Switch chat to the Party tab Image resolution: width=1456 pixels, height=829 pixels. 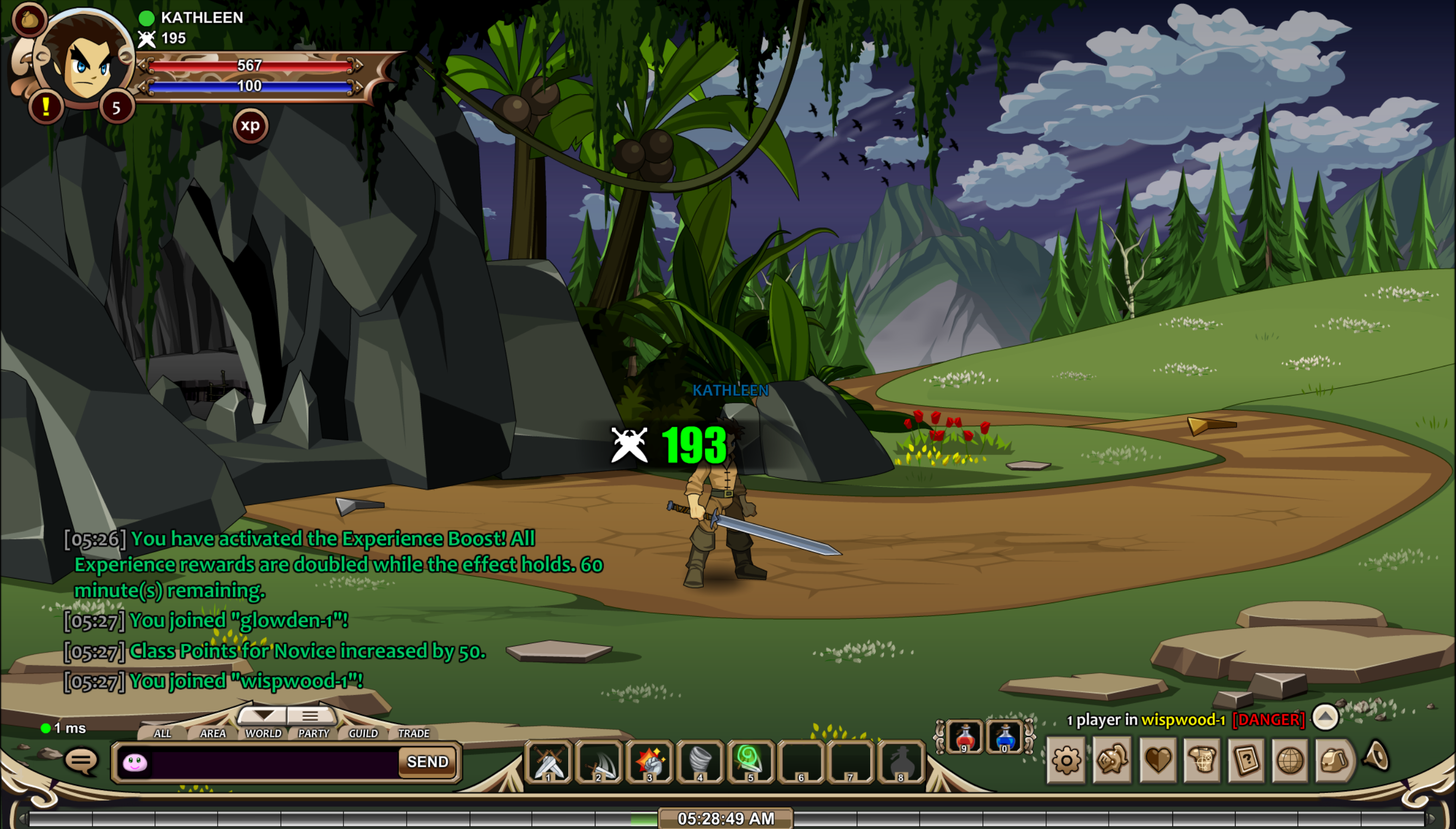[x=314, y=733]
